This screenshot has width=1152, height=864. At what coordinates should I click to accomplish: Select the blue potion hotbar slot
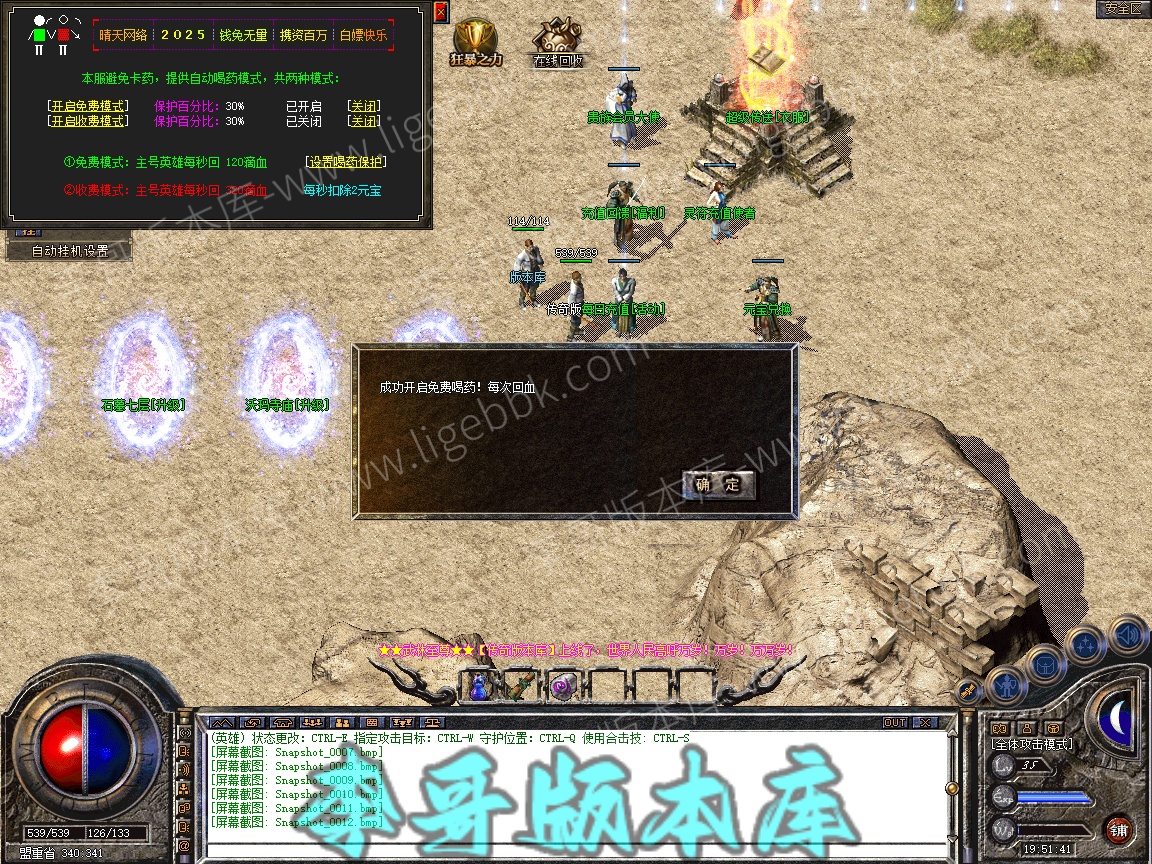coord(479,686)
